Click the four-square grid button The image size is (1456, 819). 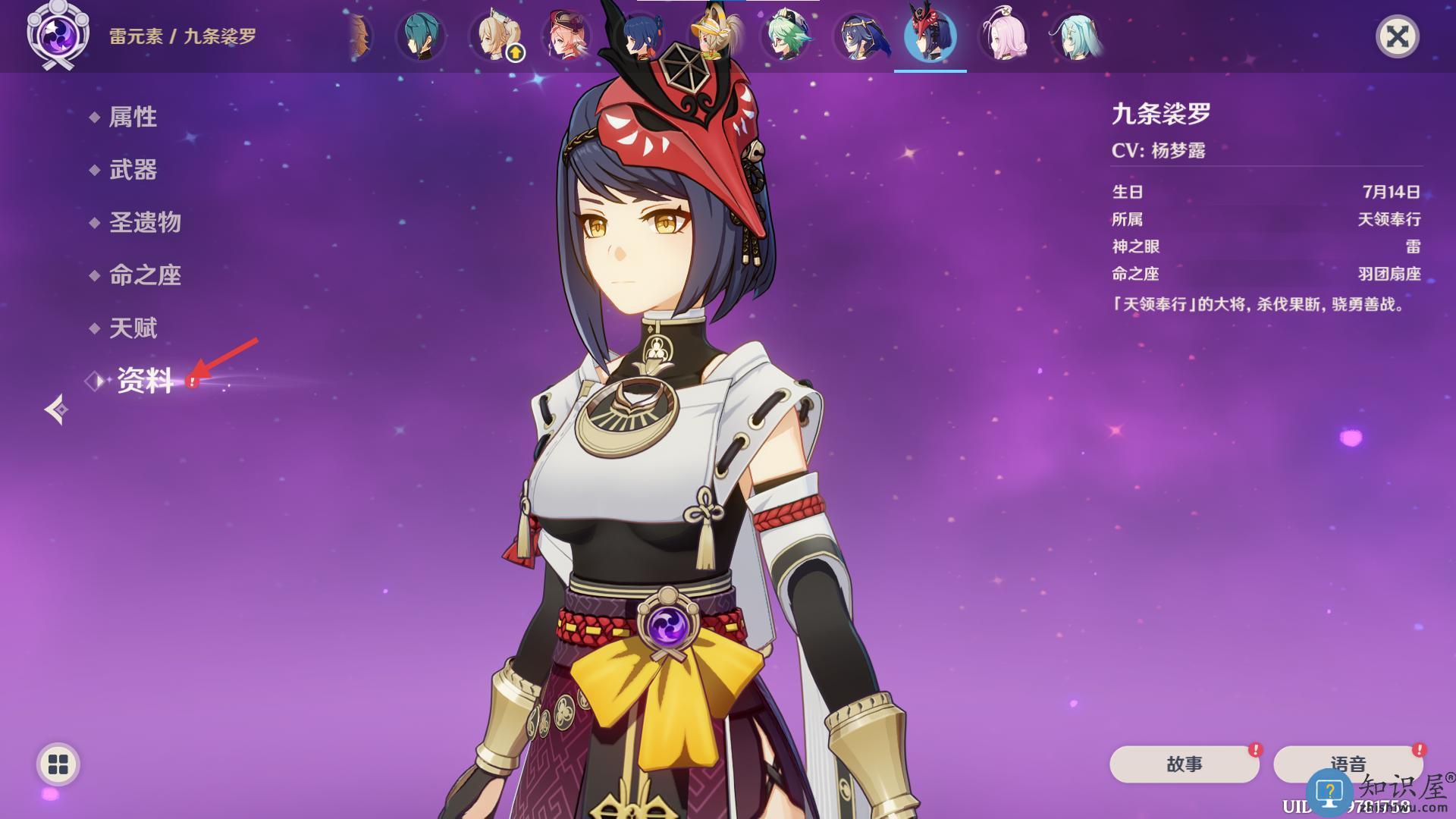pyautogui.click(x=58, y=764)
